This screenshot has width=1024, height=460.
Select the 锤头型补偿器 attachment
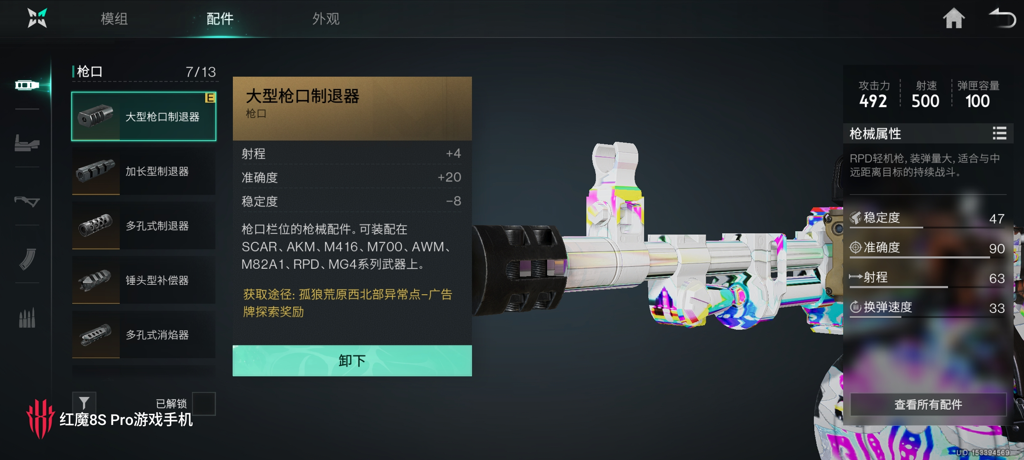click(x=143, y=281)
